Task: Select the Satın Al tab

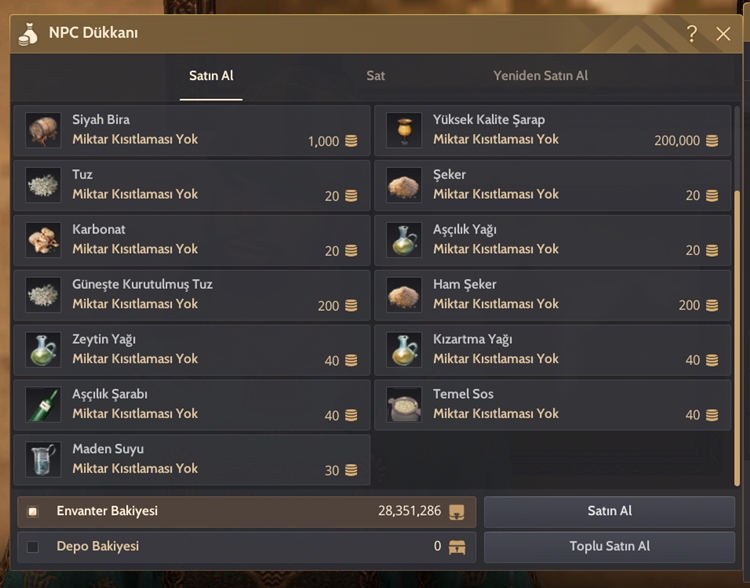Action: tap(211, 76)
